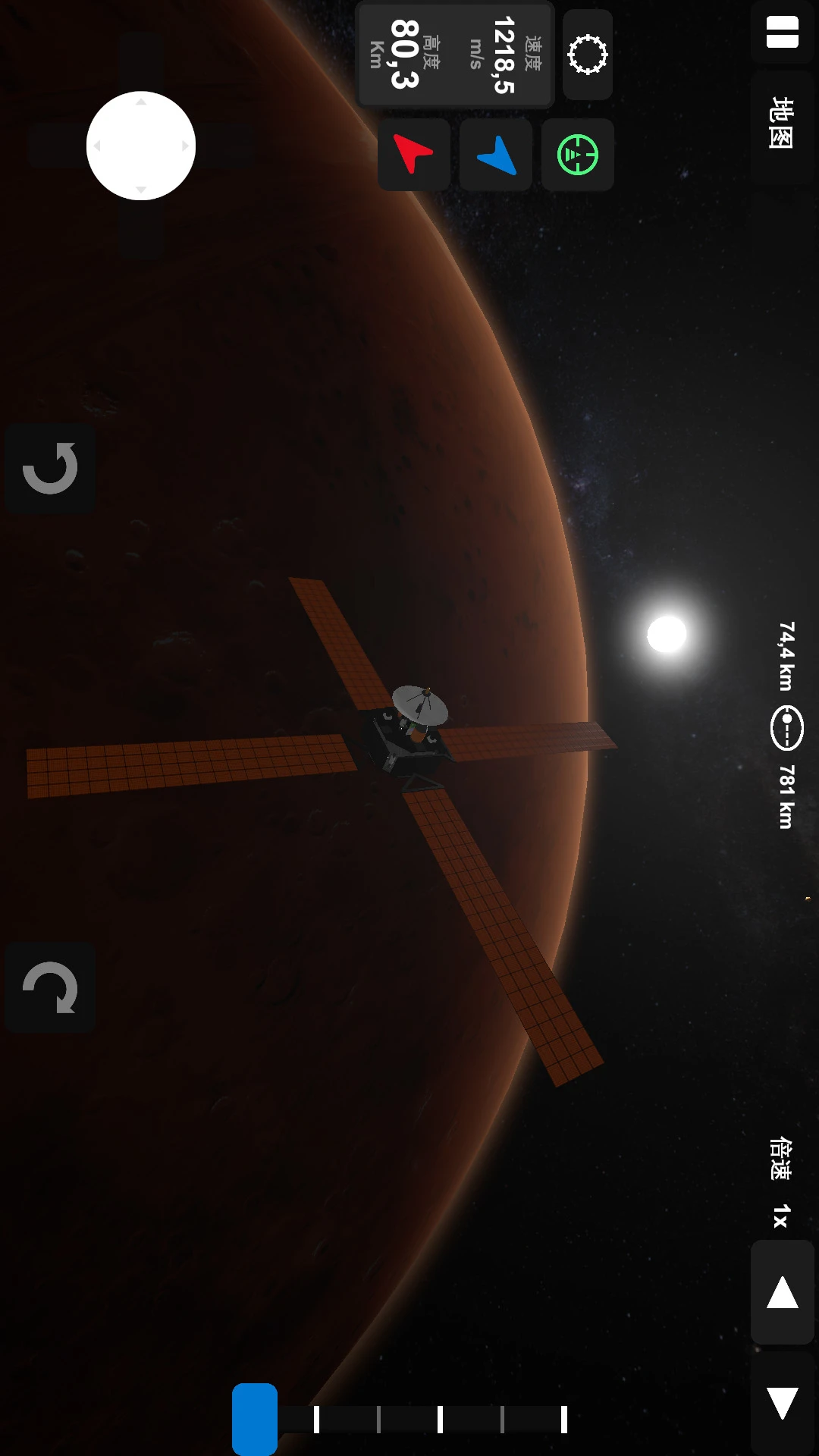Screen dimensions: 819x1456
Task: Select the red arrow orientation button
Action: pyautogui.click(x=413, y=155)
